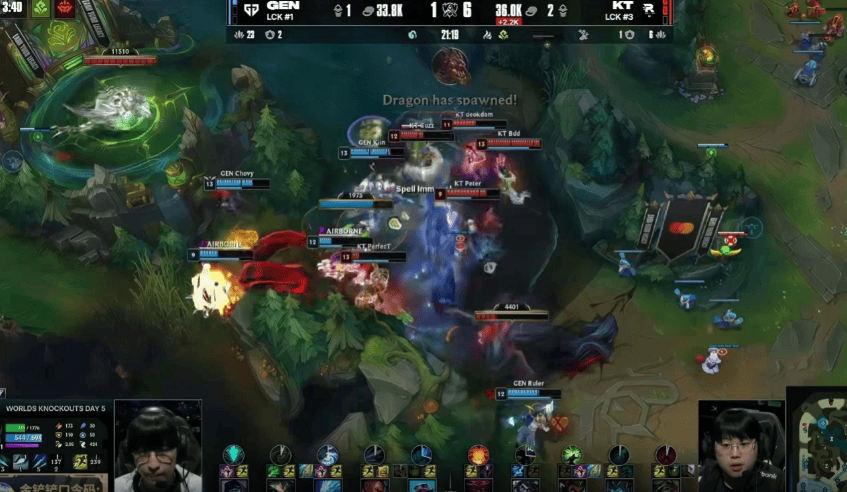847x492 pixels.
Task: Open the glasses-wearing player's webcam feed
Action: click(157, 446)
